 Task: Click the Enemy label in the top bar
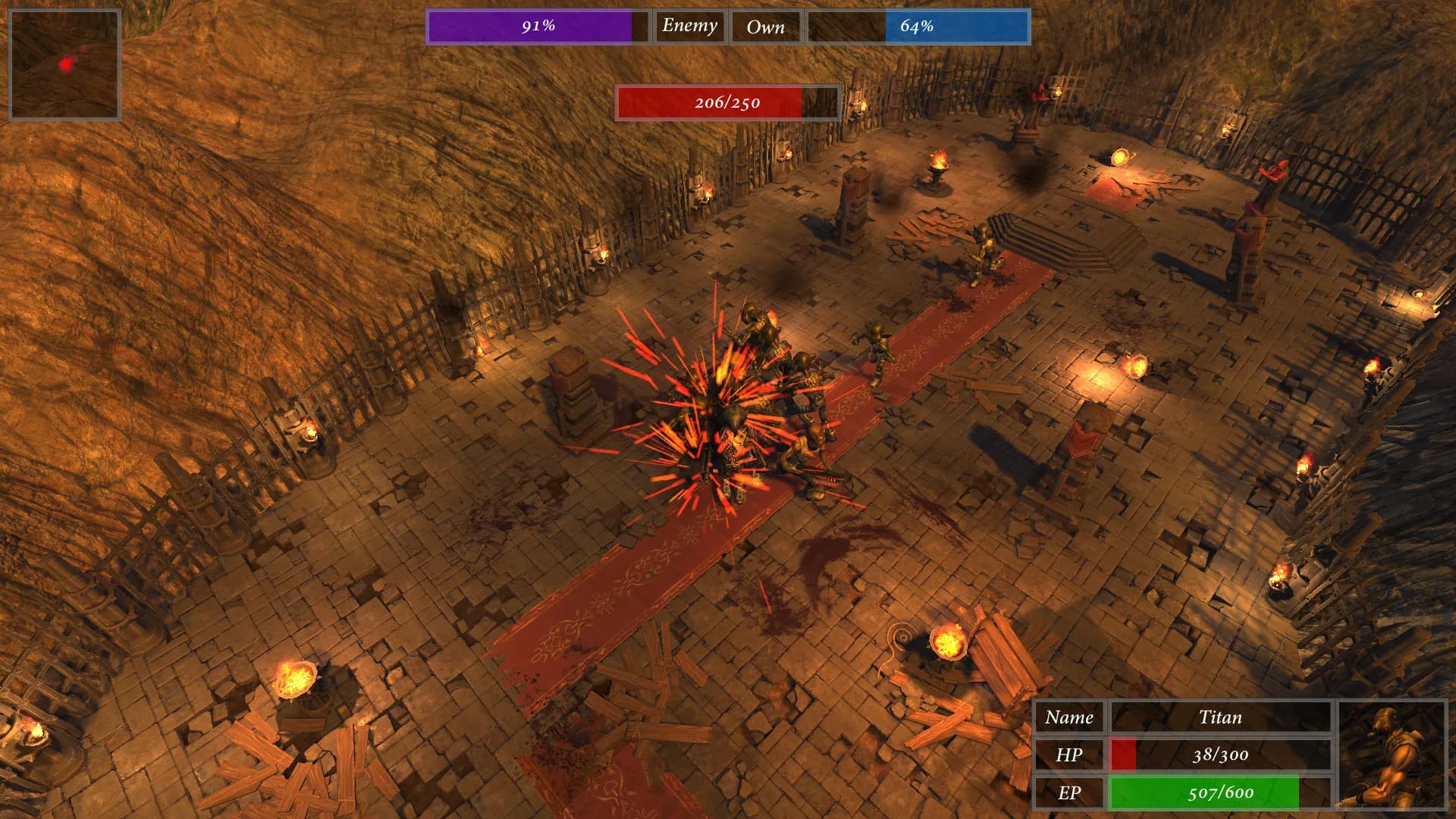(689, 26)
